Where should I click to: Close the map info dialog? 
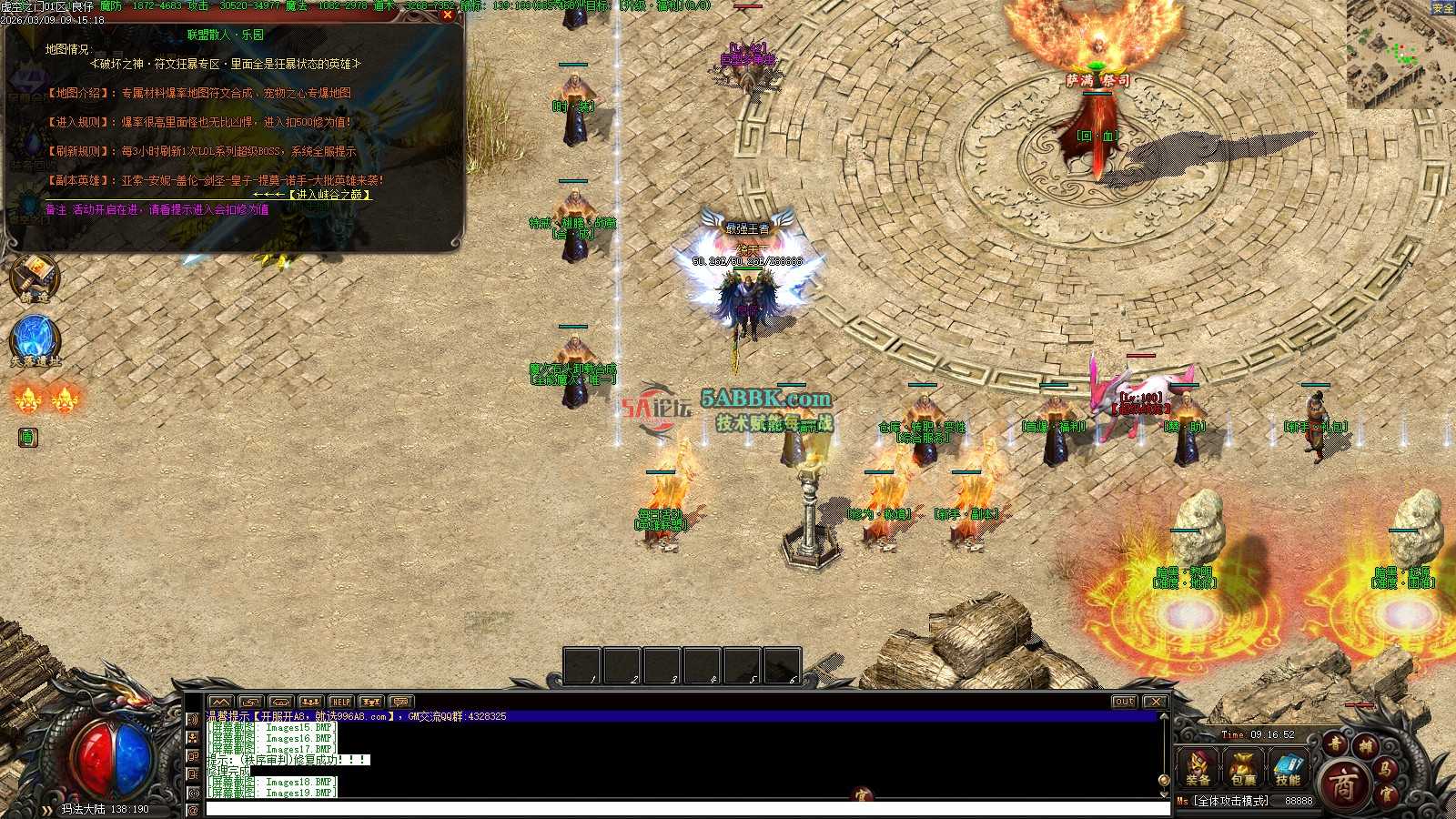tap(447, 15)
